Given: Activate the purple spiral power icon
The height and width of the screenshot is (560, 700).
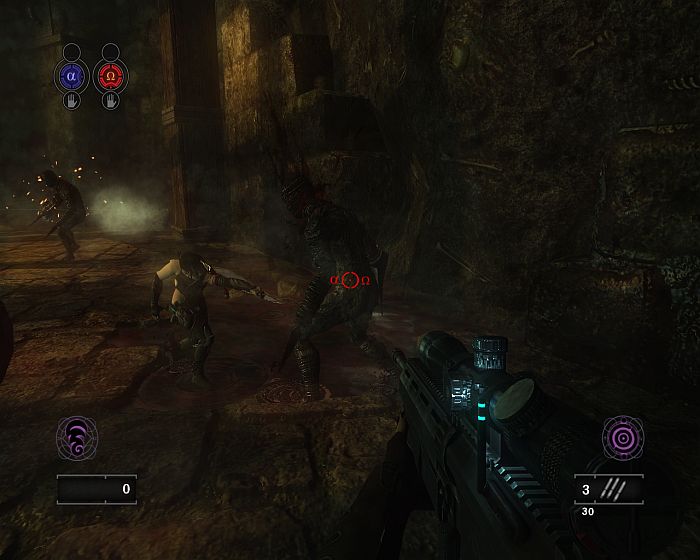Looking at the screenshot, I should click(x=77, y=438).
